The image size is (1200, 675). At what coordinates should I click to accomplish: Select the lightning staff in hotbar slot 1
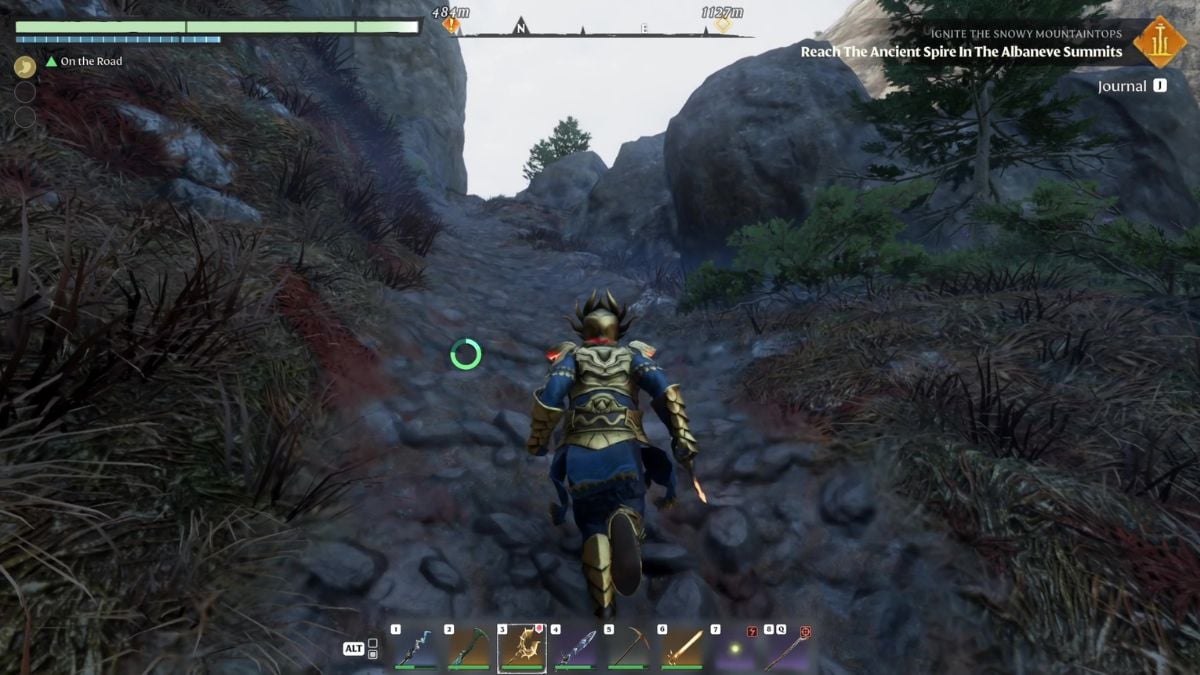414,649
